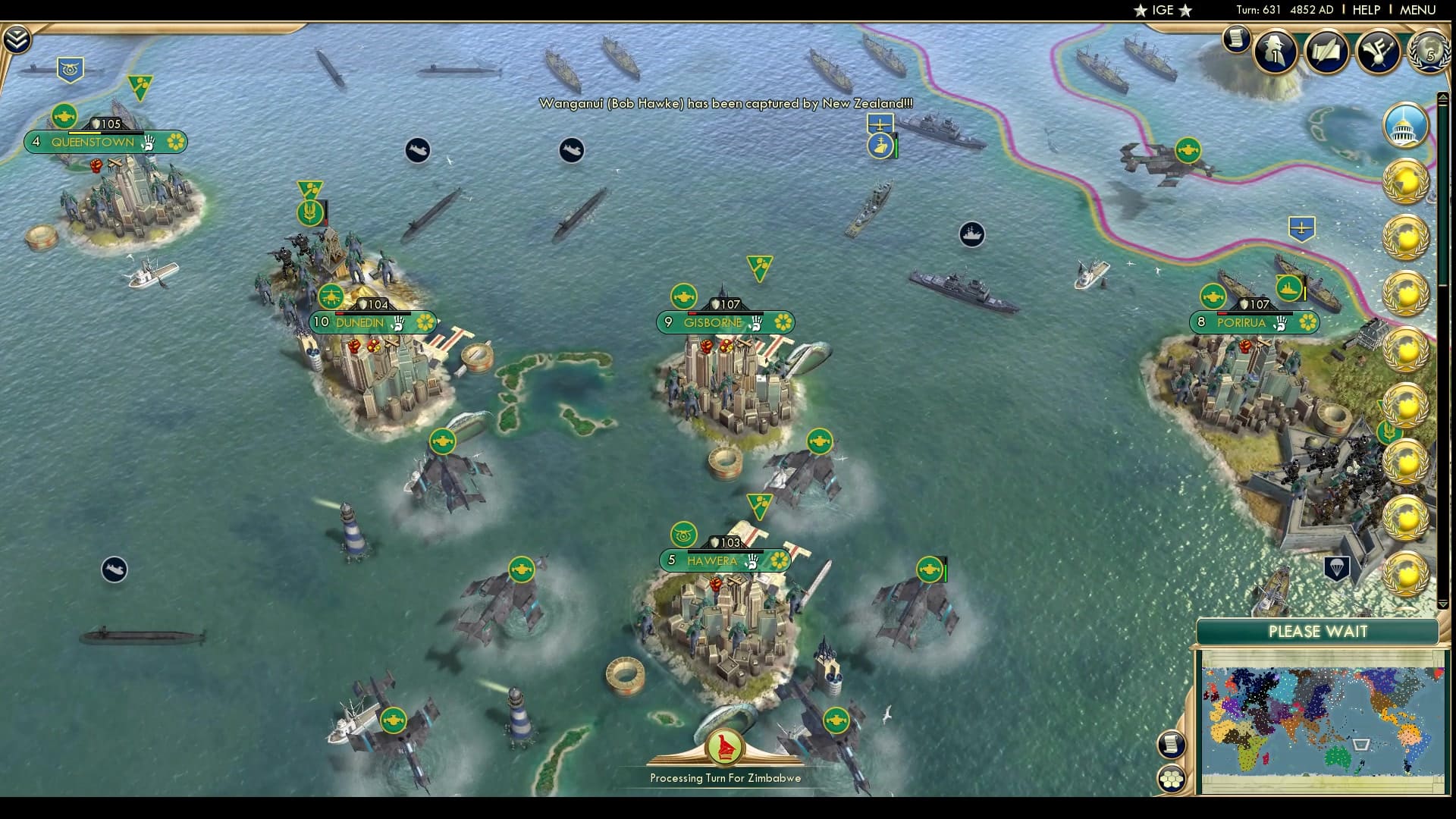The height and width of the screenshot is (819, 1456).
Task: Toggle map options beside the minimap
Action: coord(1171,743)
